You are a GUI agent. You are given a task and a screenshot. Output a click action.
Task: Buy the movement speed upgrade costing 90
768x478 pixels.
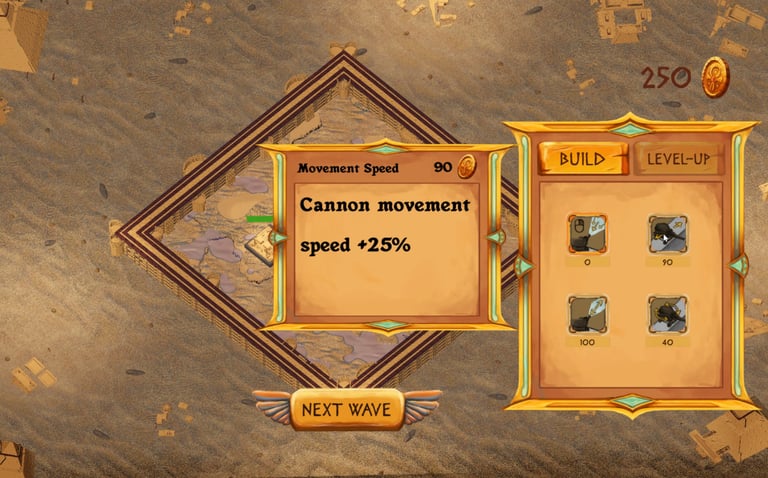tap(667, 233)
